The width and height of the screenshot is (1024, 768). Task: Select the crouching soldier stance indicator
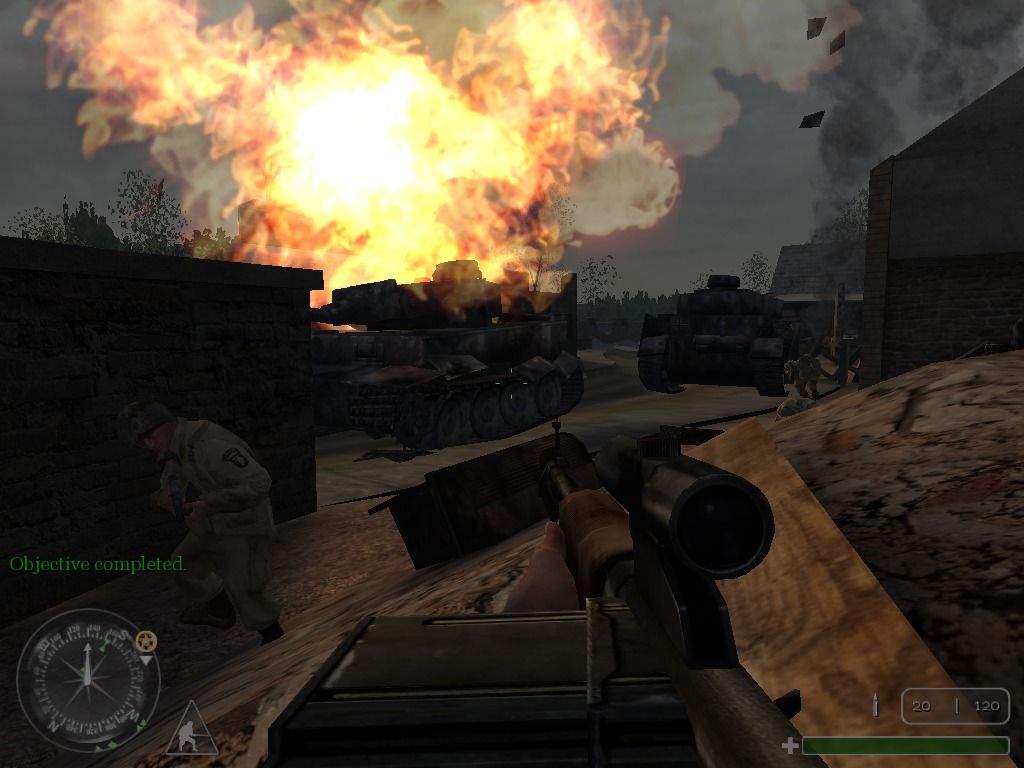coord(191,730)
